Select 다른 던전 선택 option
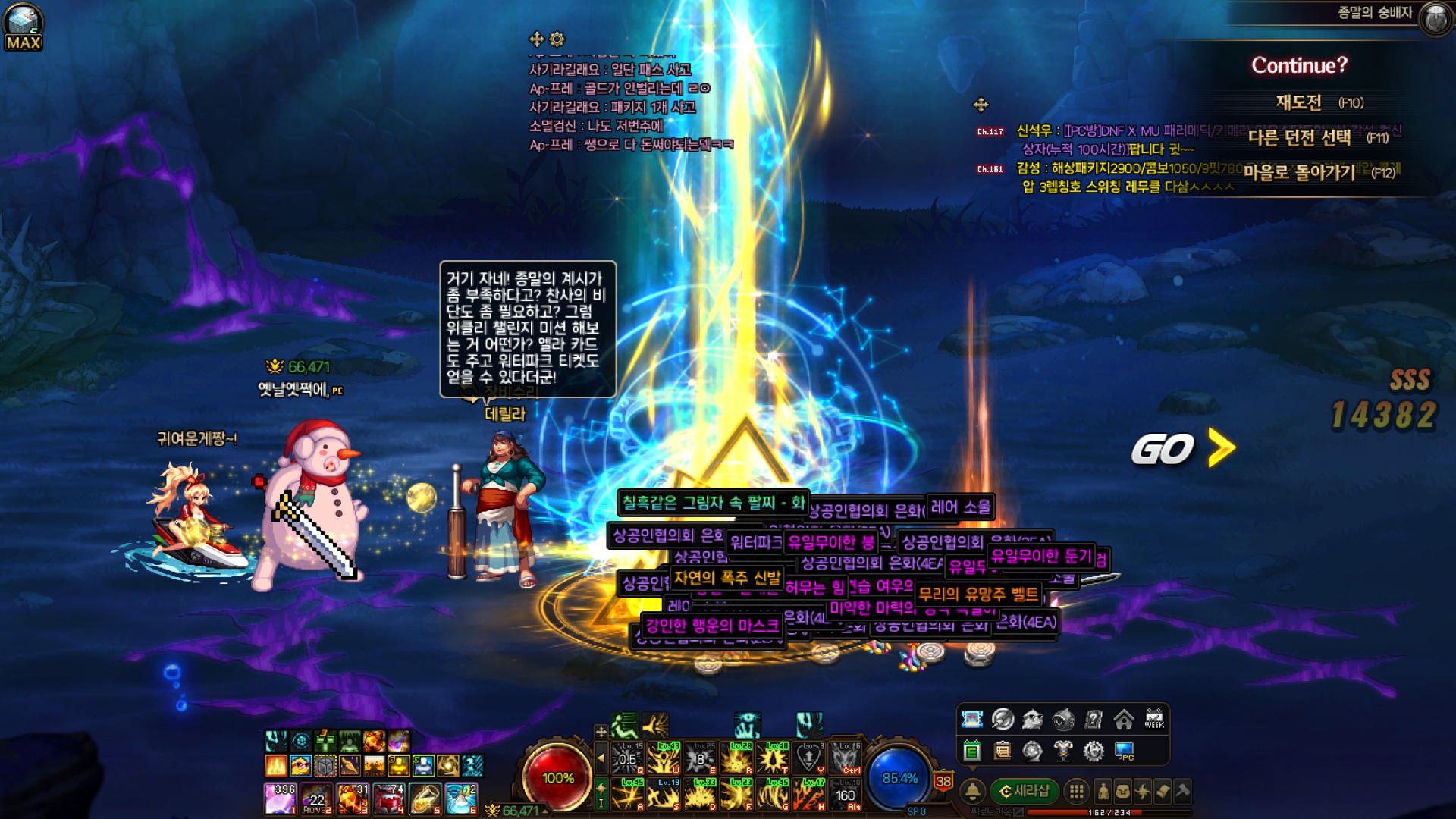The height and width of the screenshot is (819, 1456). pos(1300,137)
